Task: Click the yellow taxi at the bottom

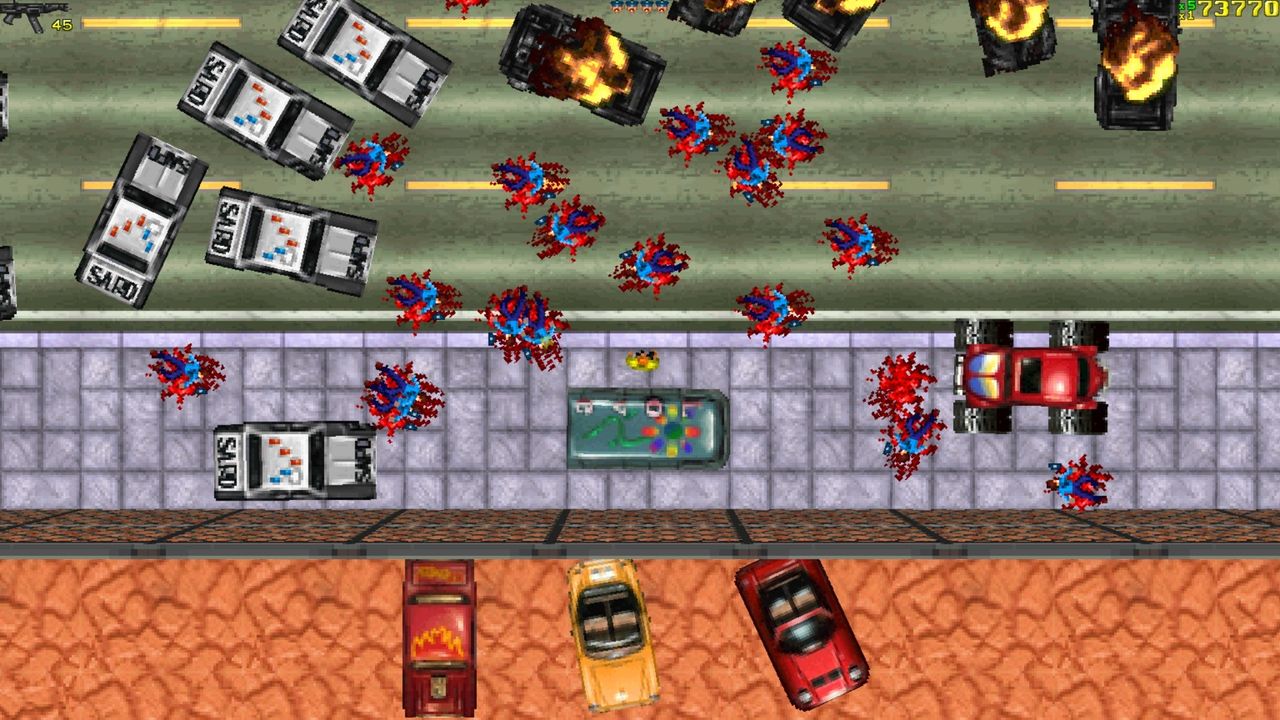Action: tap(610, 635)
